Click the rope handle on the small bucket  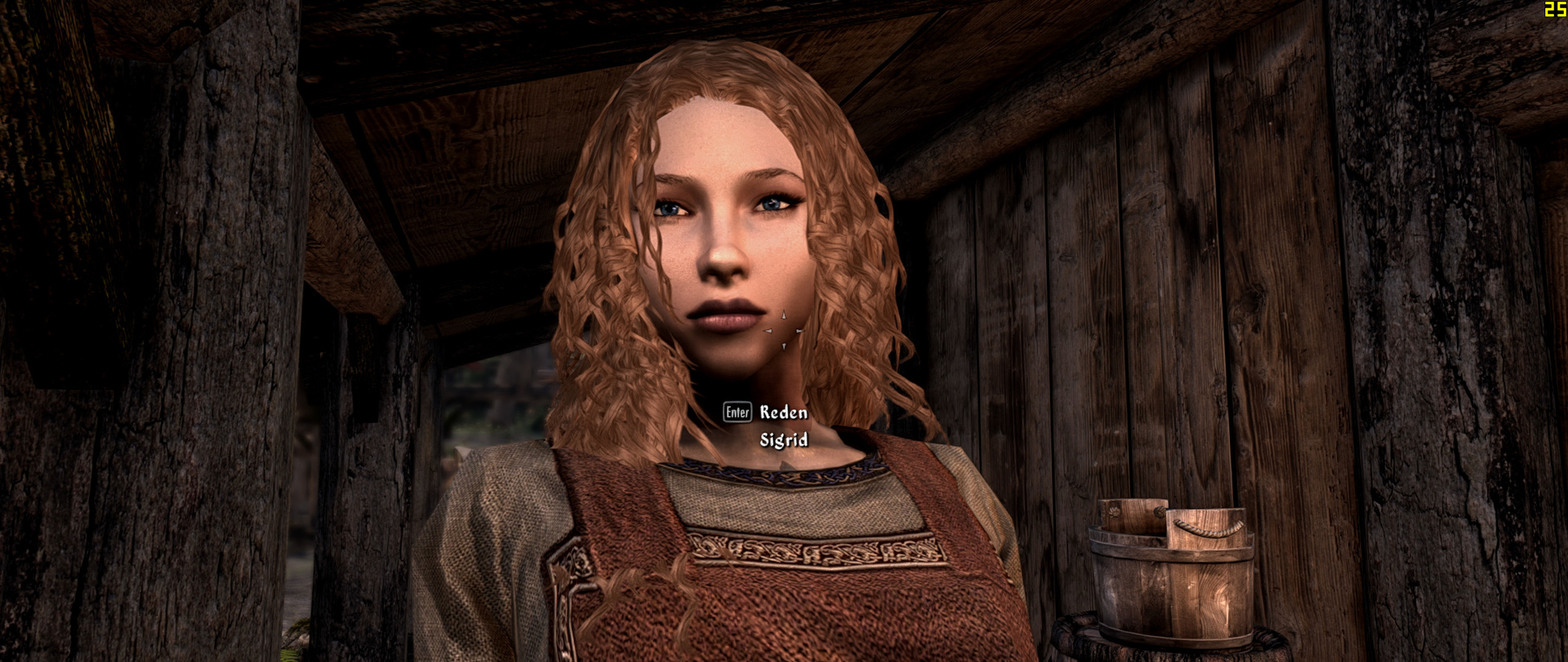click(x=1208, y=530)
